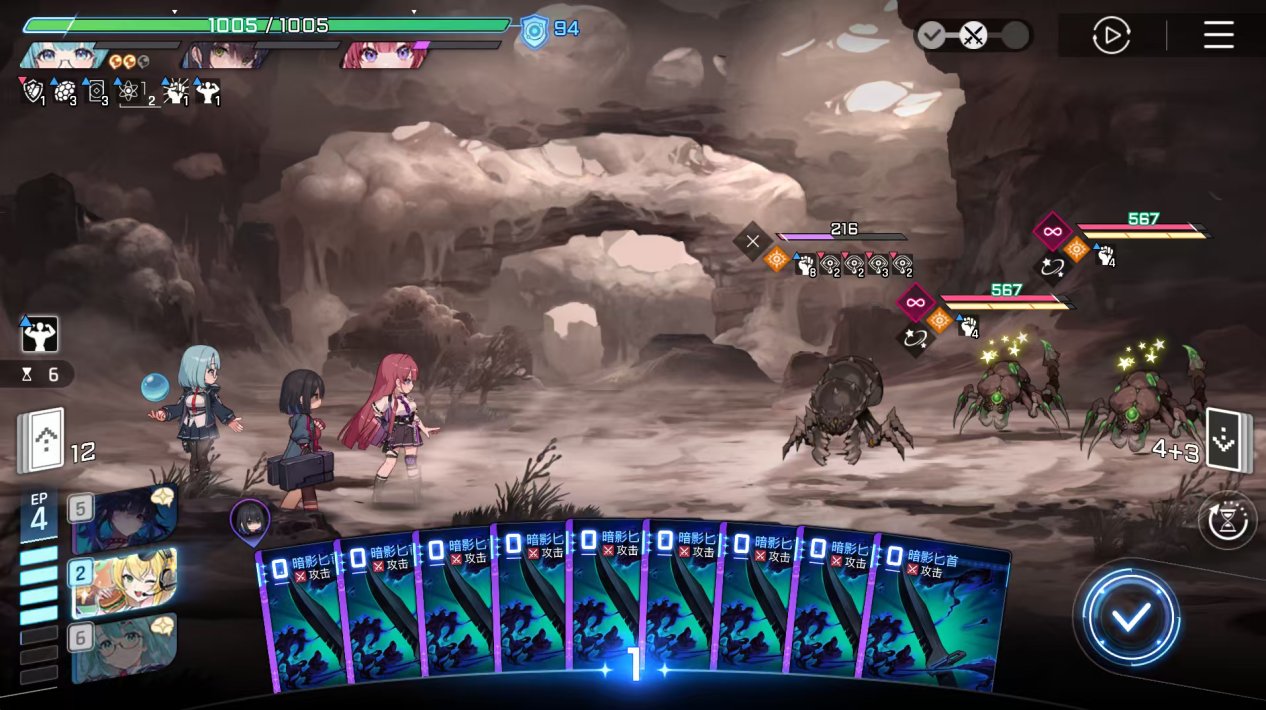Inspect the atom status effect icon
The width and height of the screenshot is (1266, 710).
[x=130, y=92]
